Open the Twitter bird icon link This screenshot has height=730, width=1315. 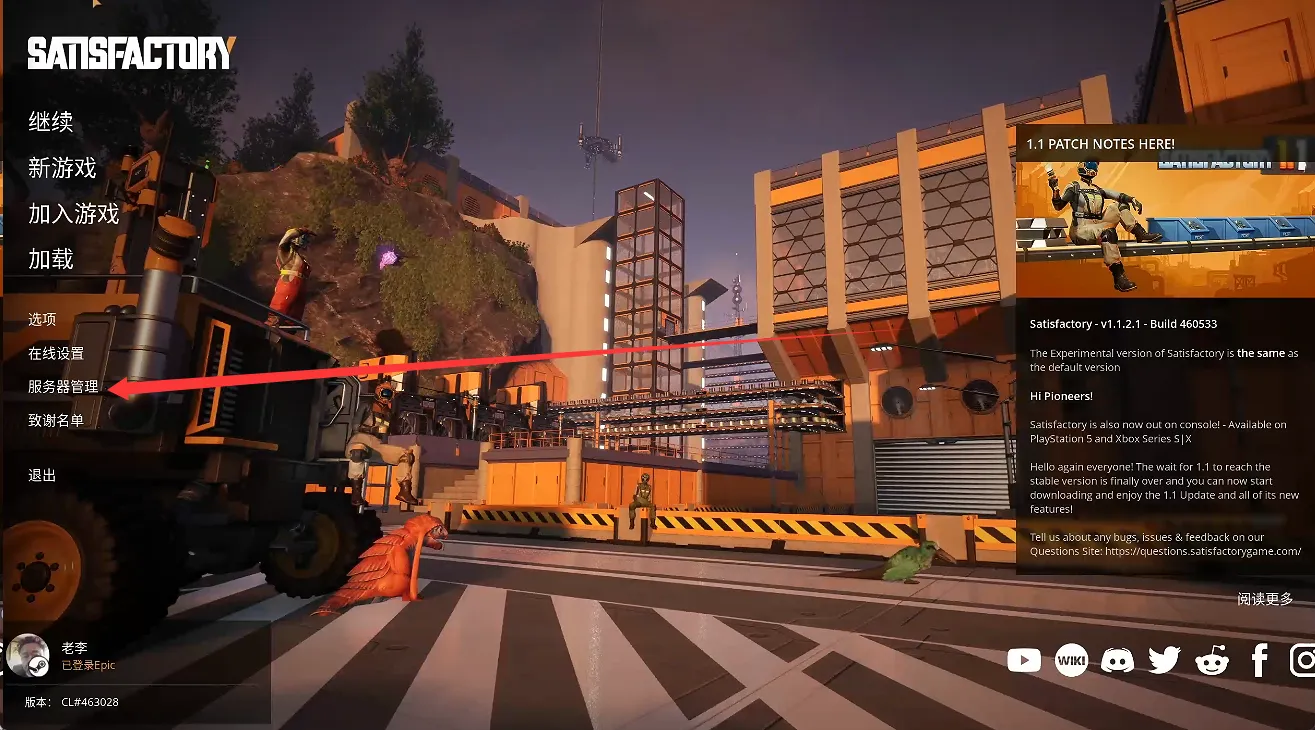click(x=1164, y=660)
